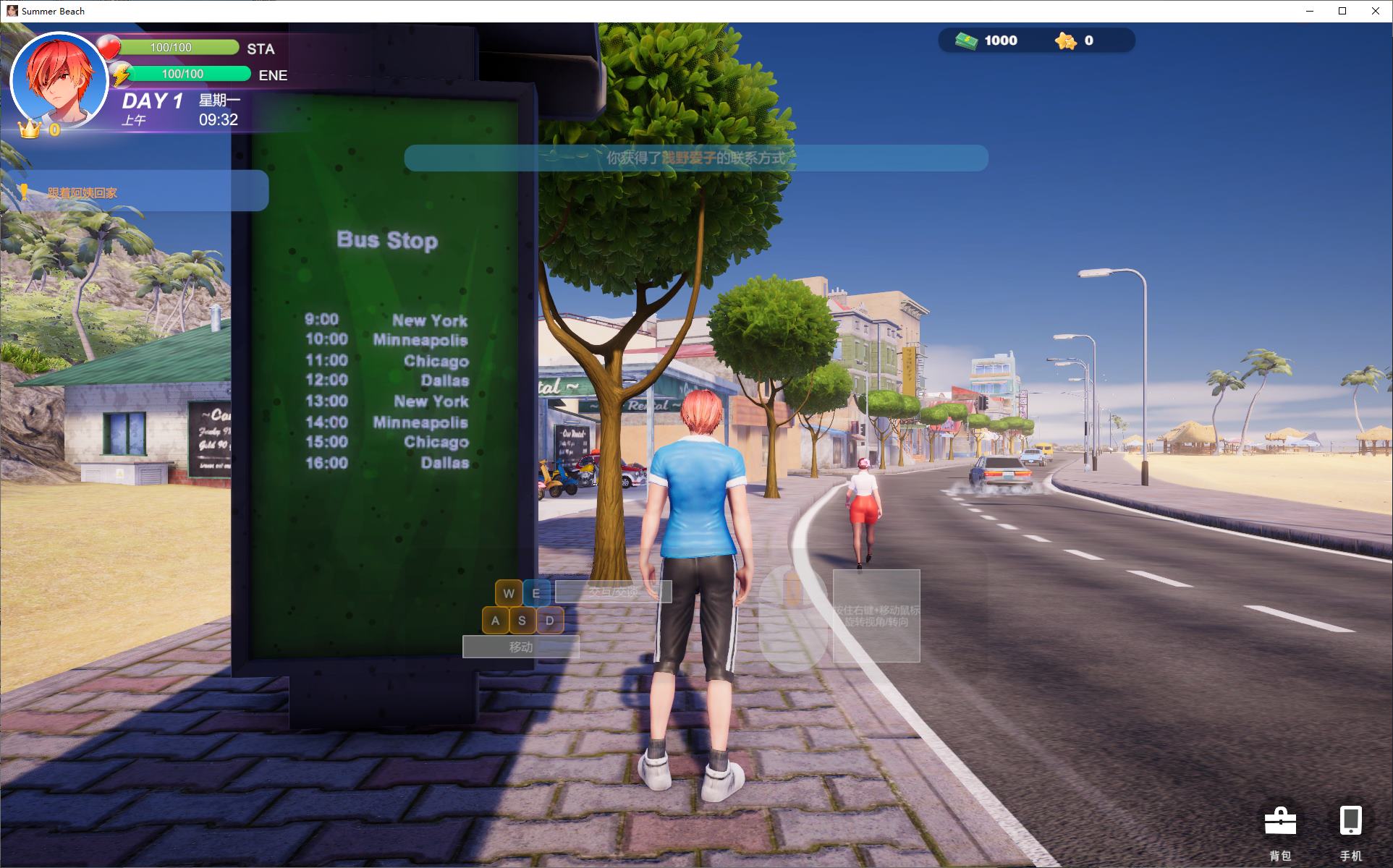This screenshot has width=1393, height=868.
Task: Minimize the game window
Action: pos(1311,11)
